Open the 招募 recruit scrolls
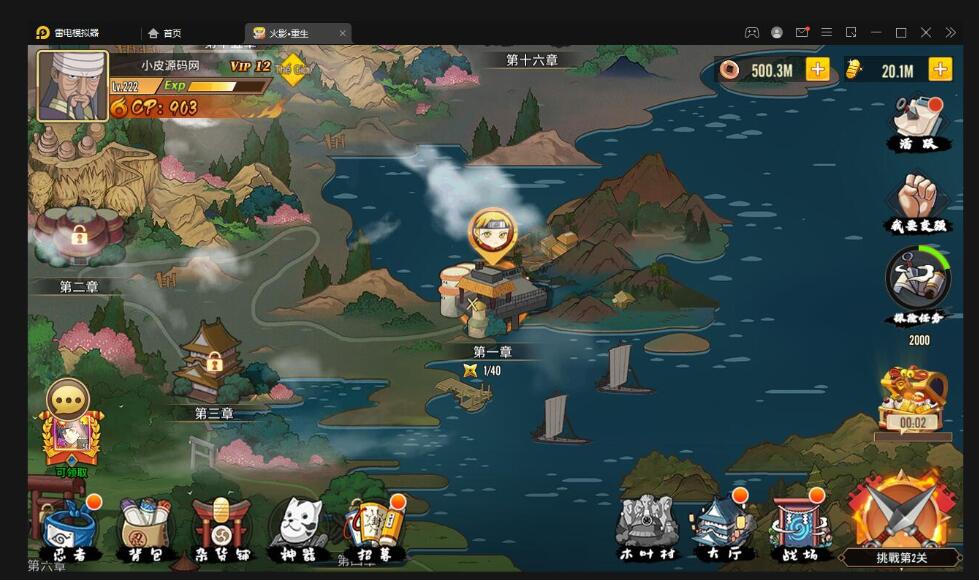 coord(375,528)
